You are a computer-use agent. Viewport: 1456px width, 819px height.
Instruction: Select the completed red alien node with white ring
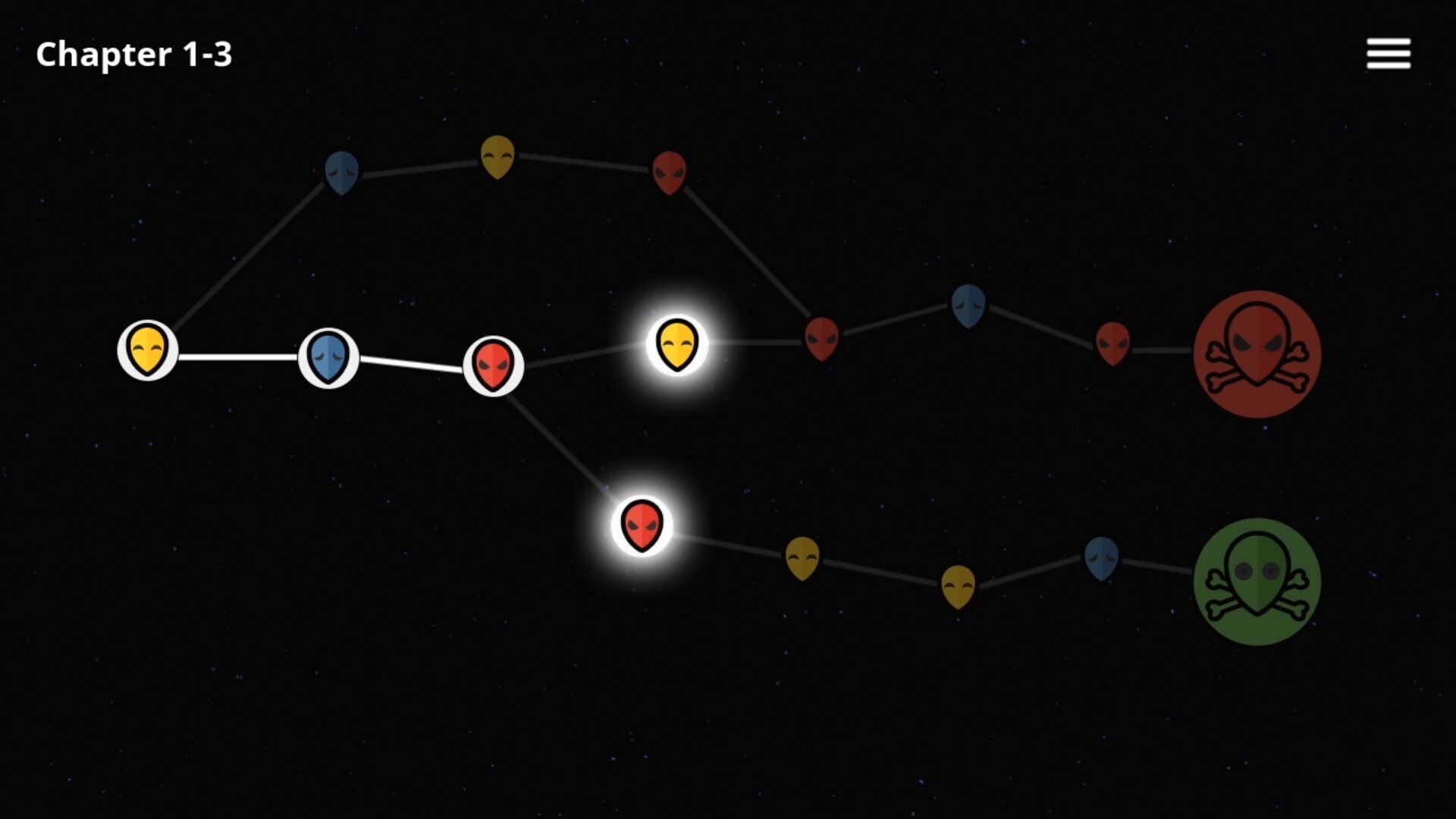493,365
